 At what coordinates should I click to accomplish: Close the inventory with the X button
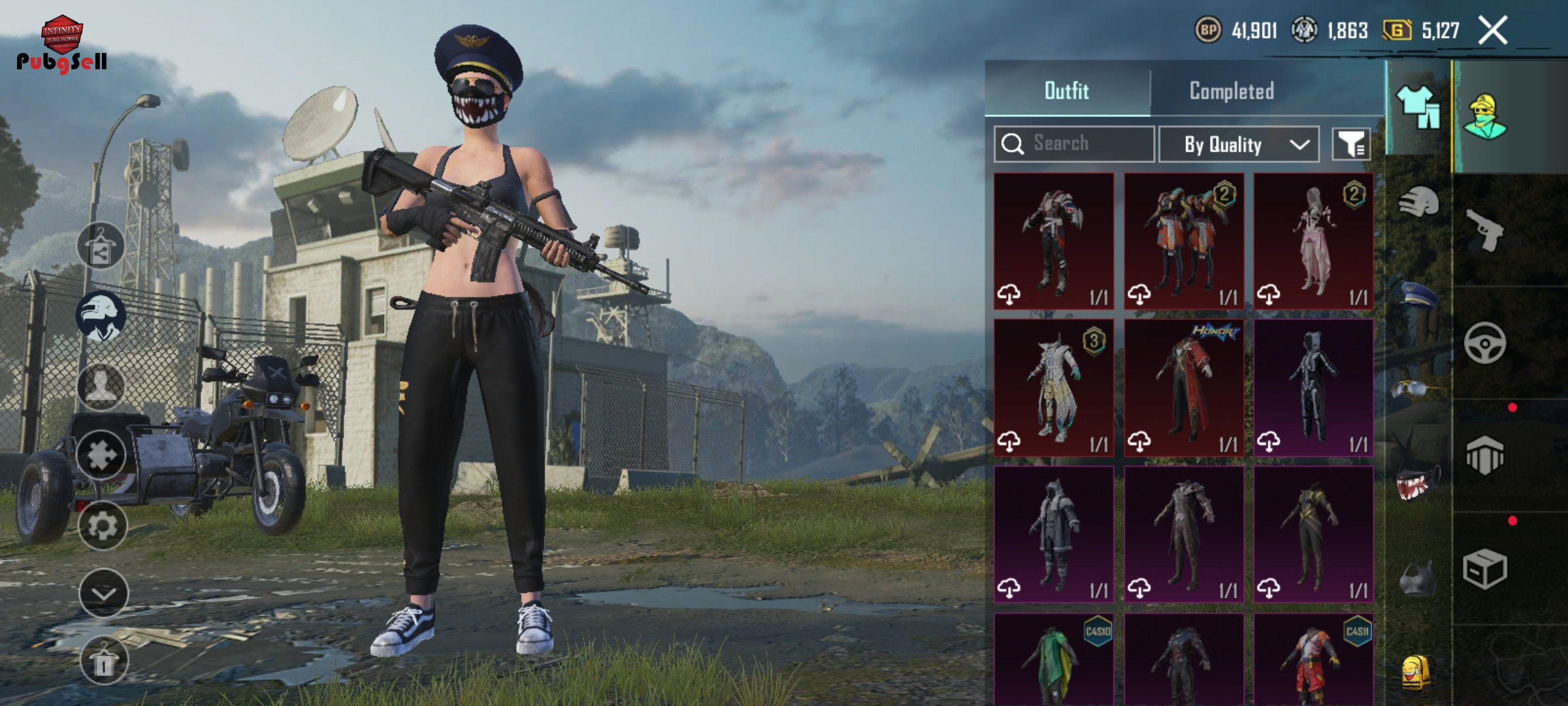1493,31
